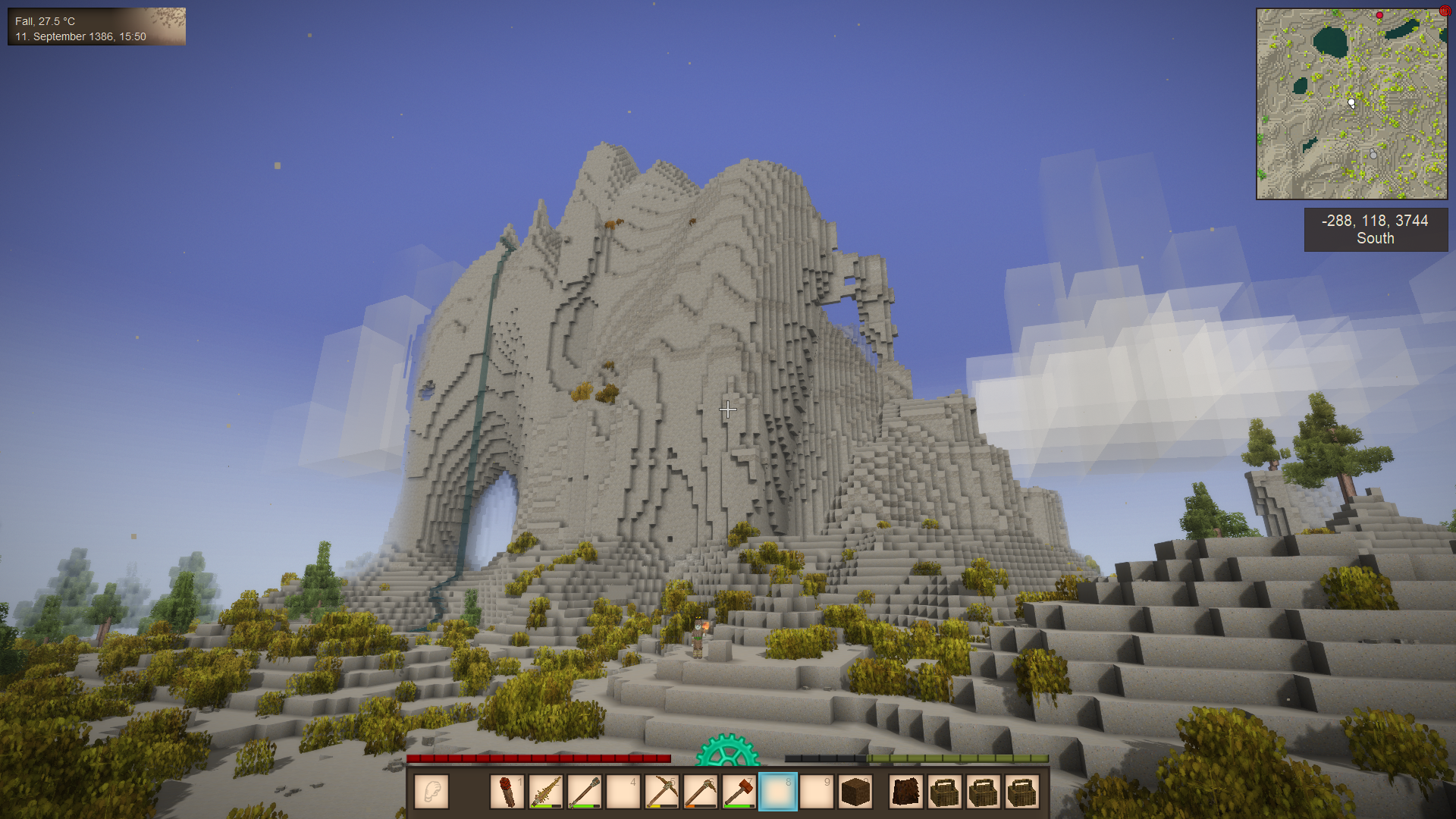Choose the hammer in the hotbar
1456x819 pixels.
pyautogui.click(x=739, y=792)
